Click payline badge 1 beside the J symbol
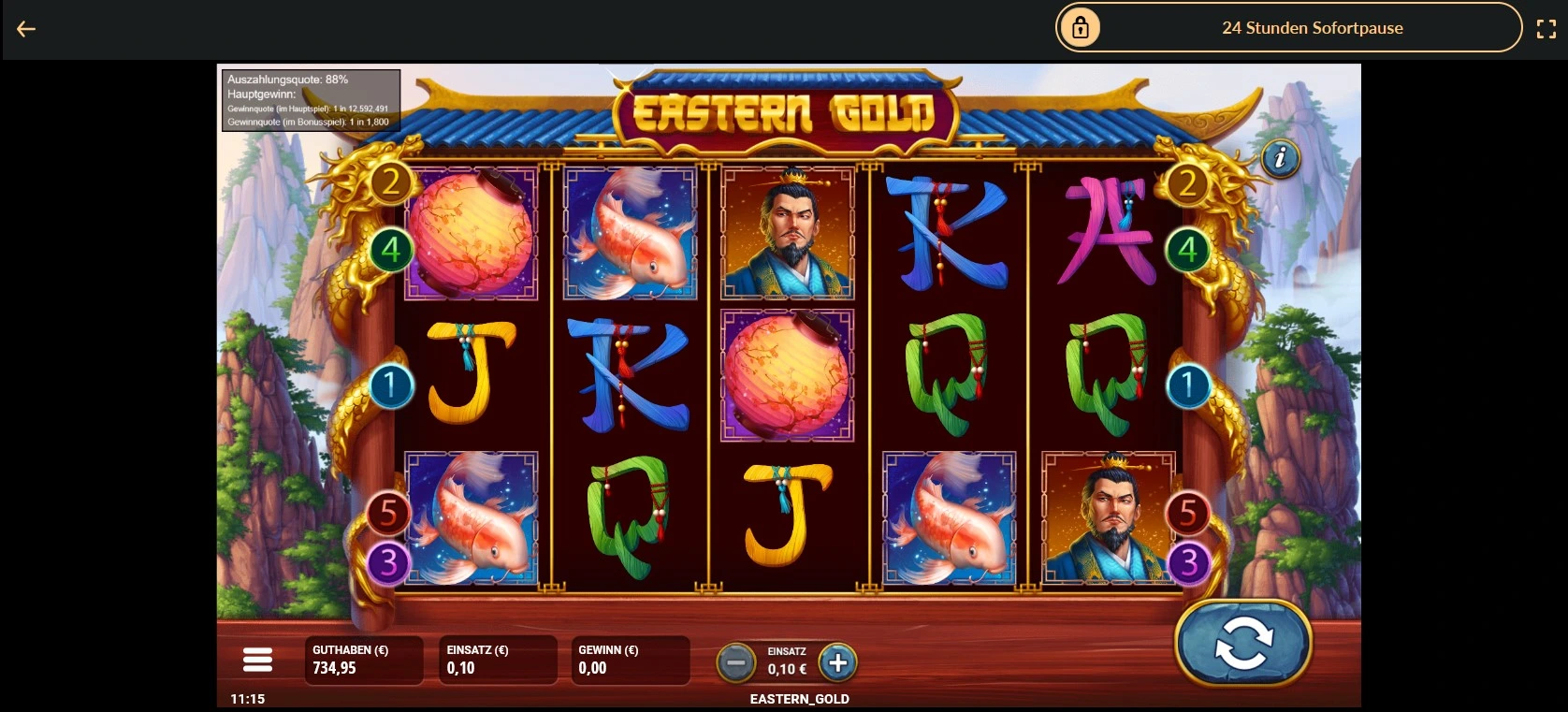 click(393, 386)
